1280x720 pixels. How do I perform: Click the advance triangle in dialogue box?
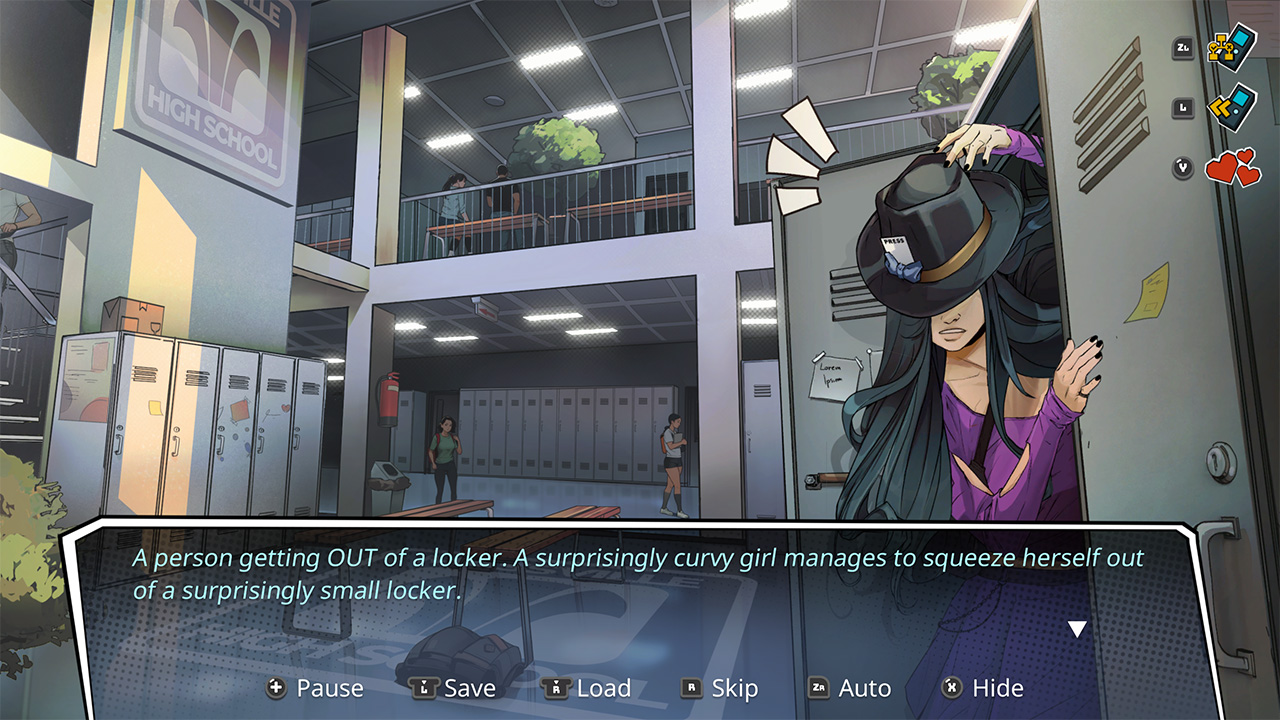point(1078,628)
